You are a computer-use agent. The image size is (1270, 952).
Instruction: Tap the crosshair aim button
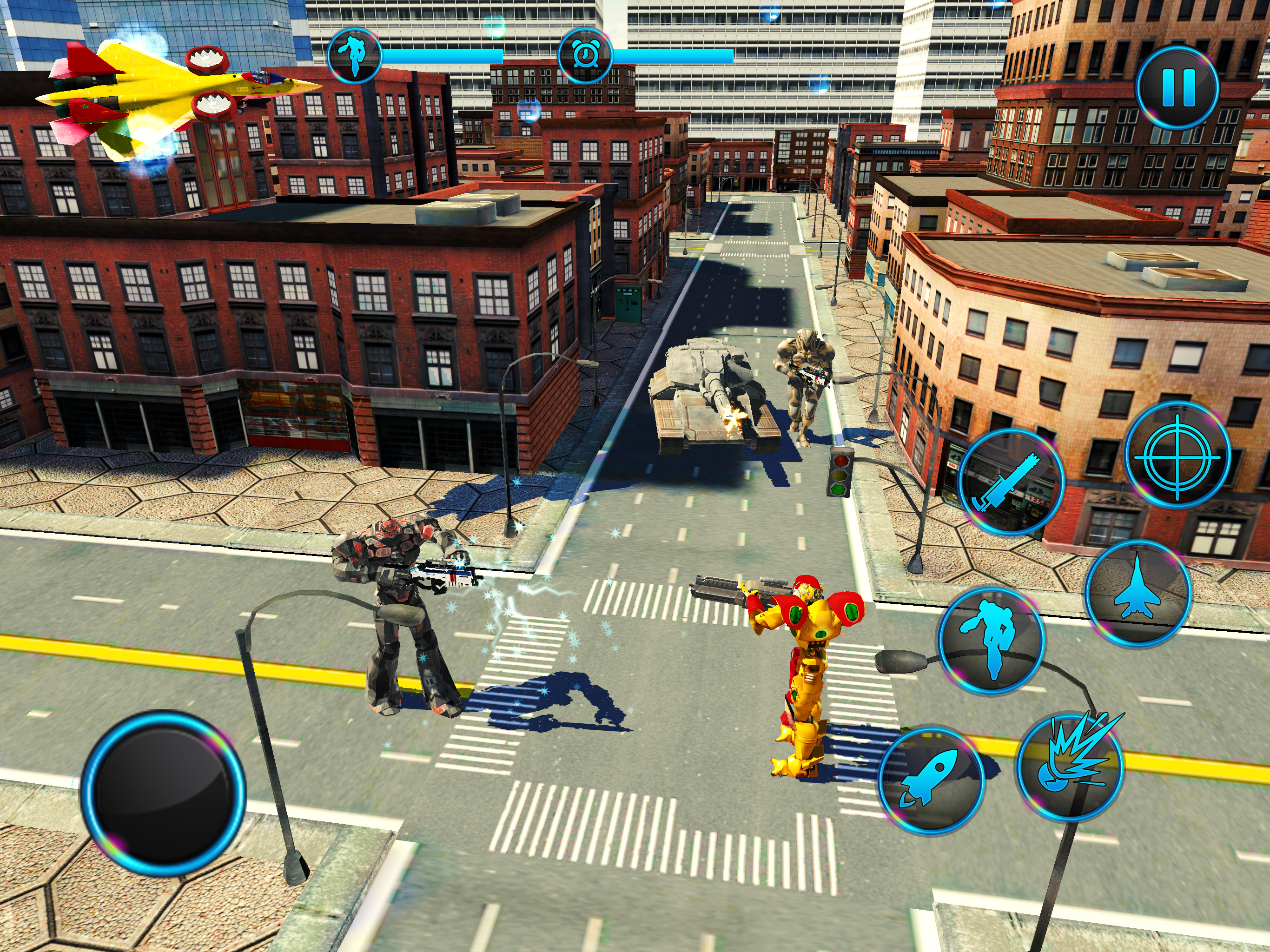(1177, 456)
